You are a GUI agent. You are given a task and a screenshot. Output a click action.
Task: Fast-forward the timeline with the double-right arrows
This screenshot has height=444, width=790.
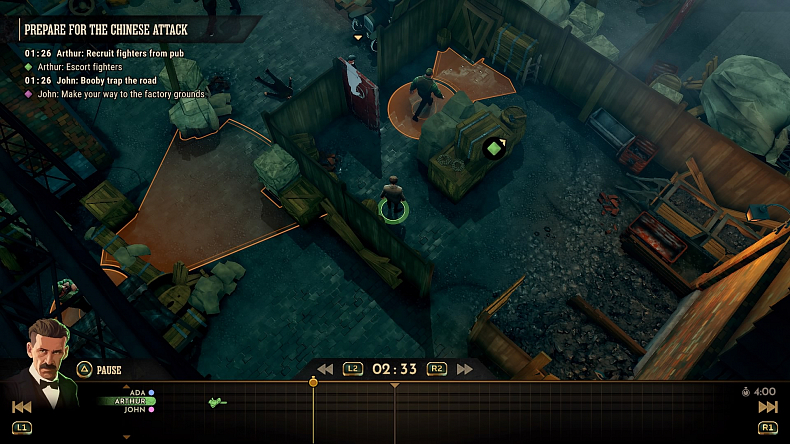[x=465, y=369]
